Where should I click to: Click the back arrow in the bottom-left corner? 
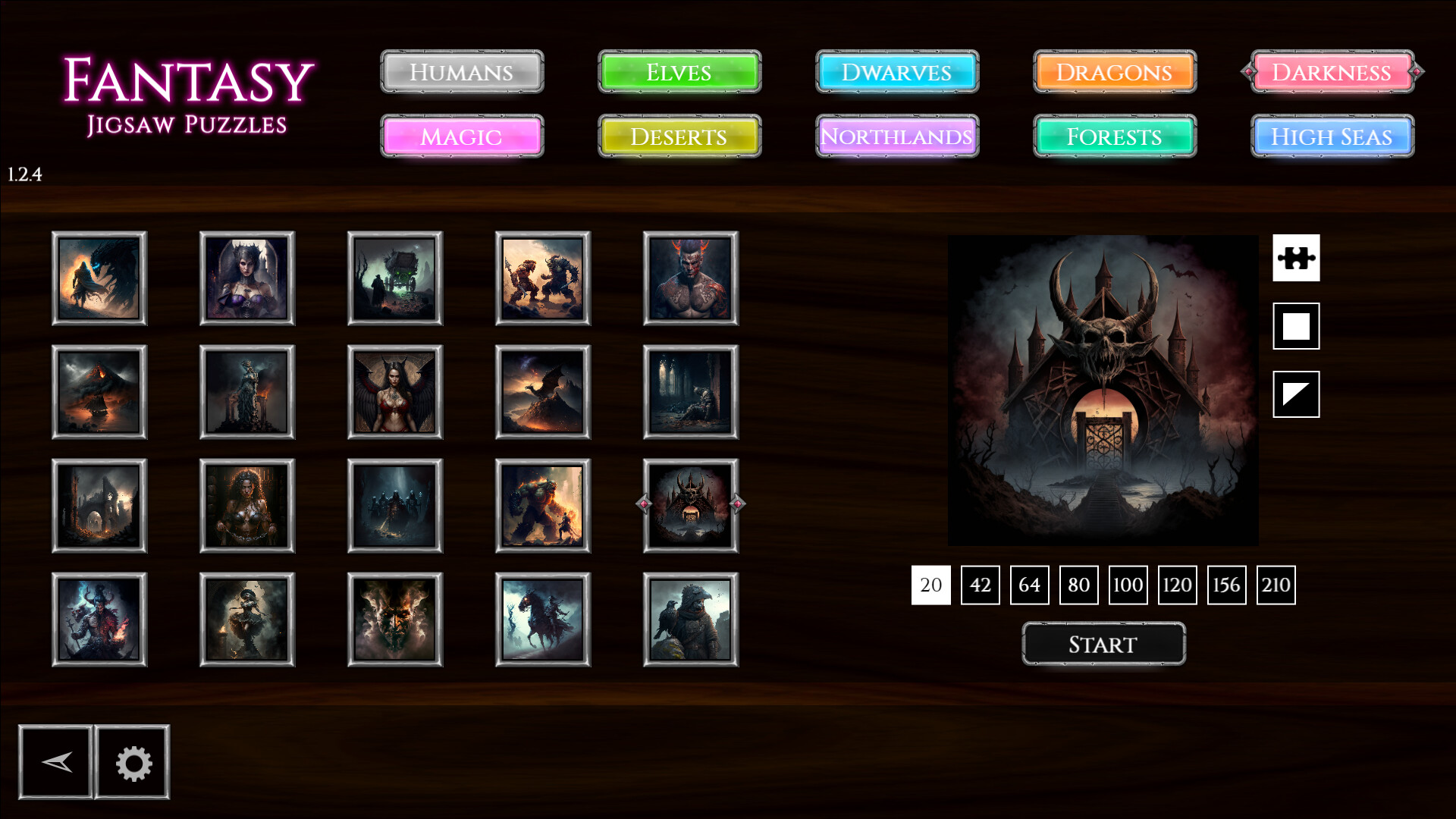[x=56, y=761]
